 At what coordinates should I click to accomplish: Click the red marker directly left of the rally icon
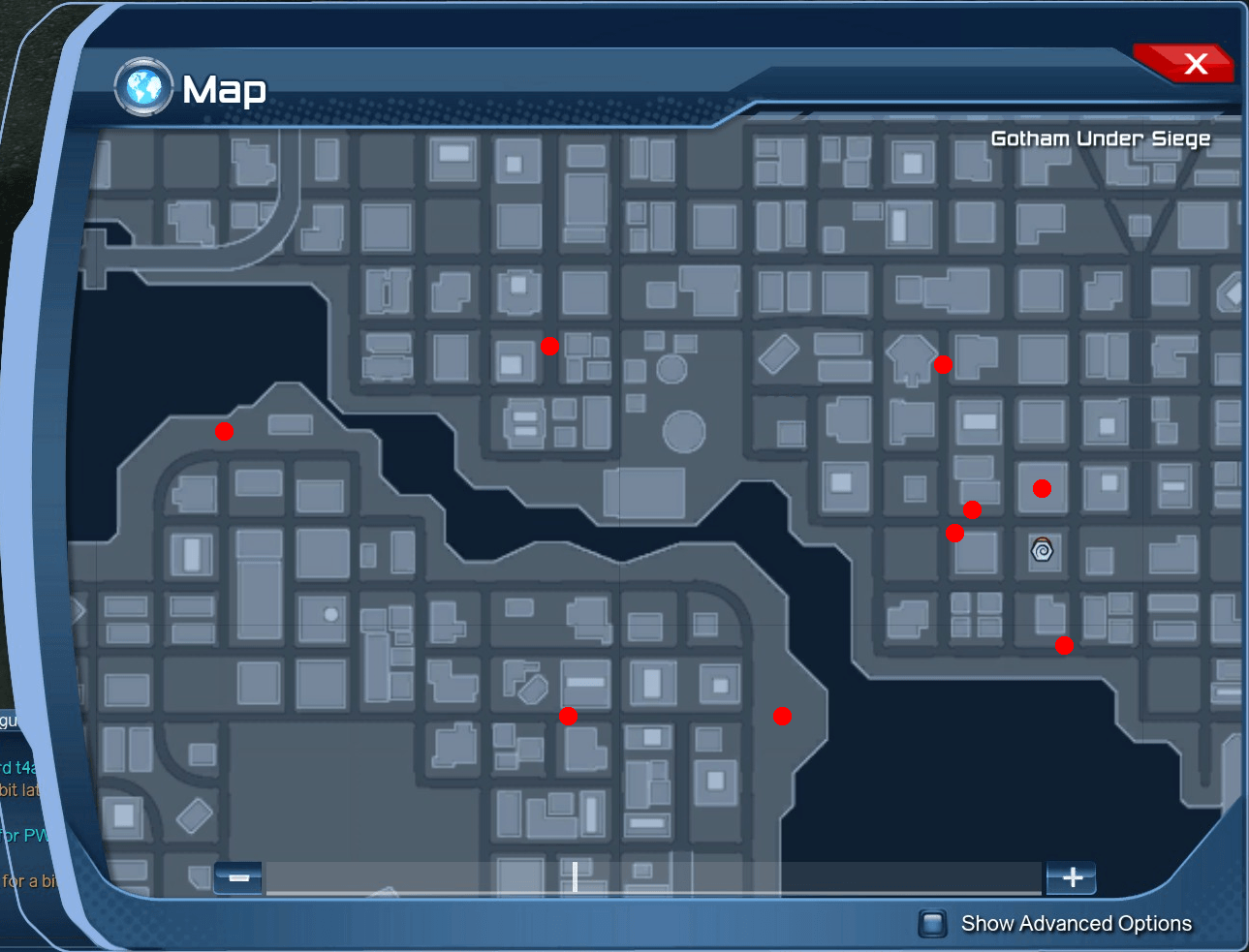click(954, 533)
